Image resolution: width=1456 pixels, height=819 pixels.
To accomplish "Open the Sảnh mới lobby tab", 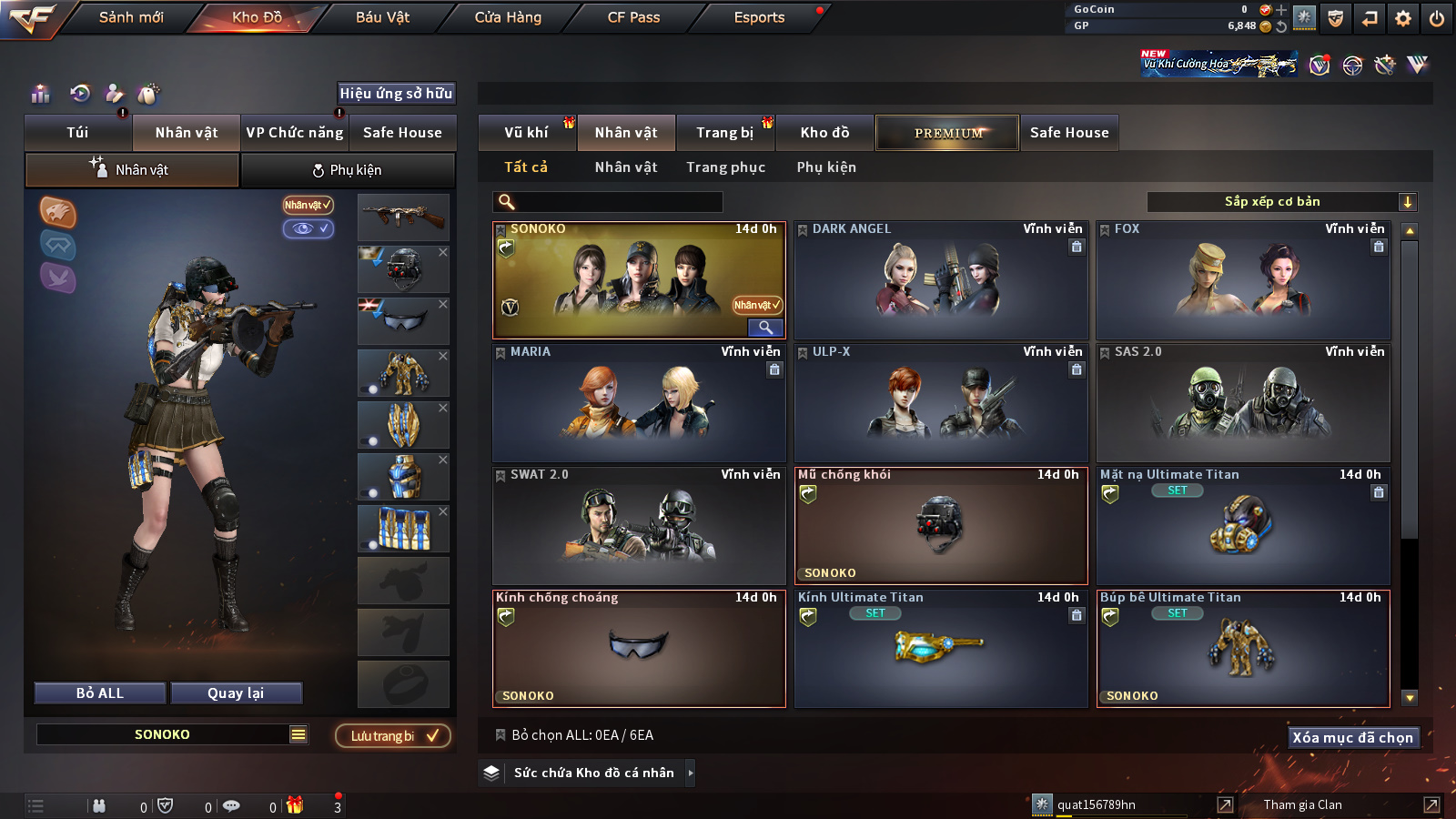I will pos(131,17).
